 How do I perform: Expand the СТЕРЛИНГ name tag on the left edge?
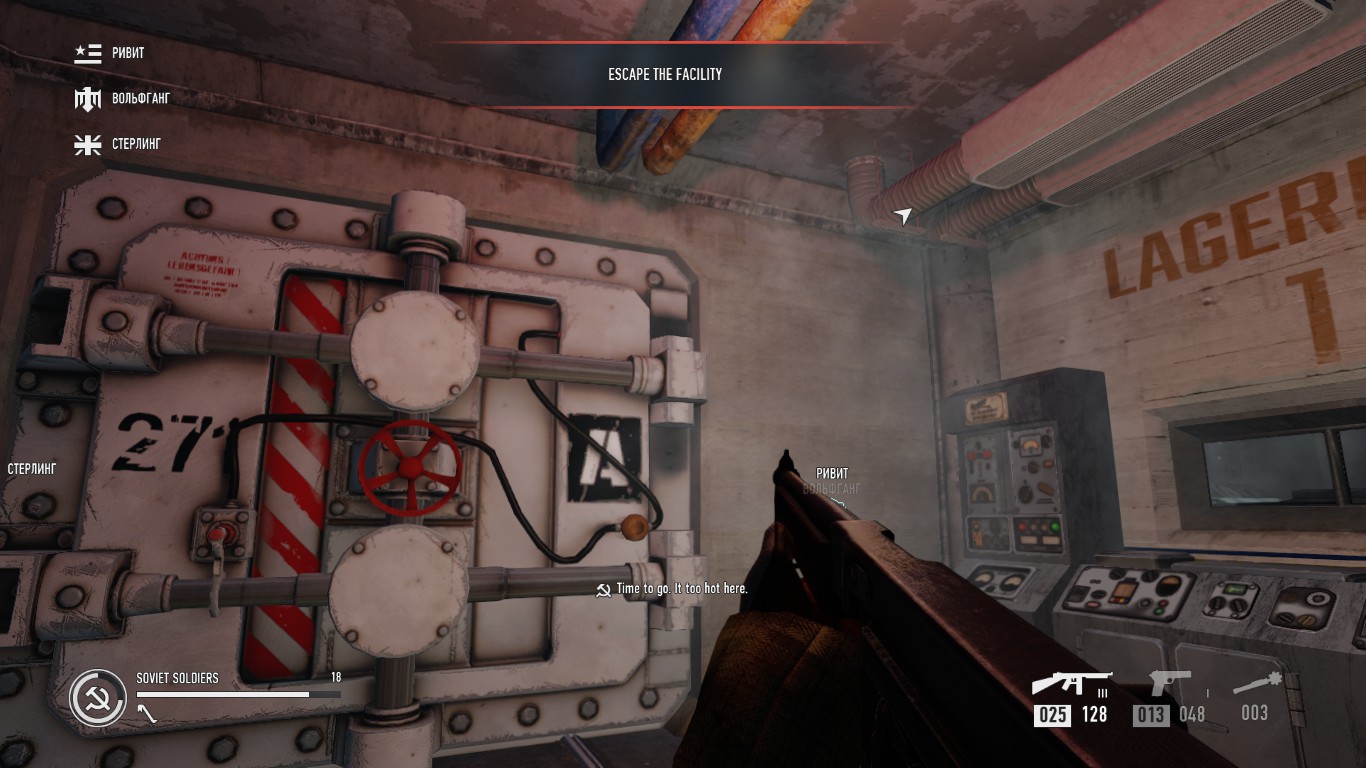pos(30,467)
